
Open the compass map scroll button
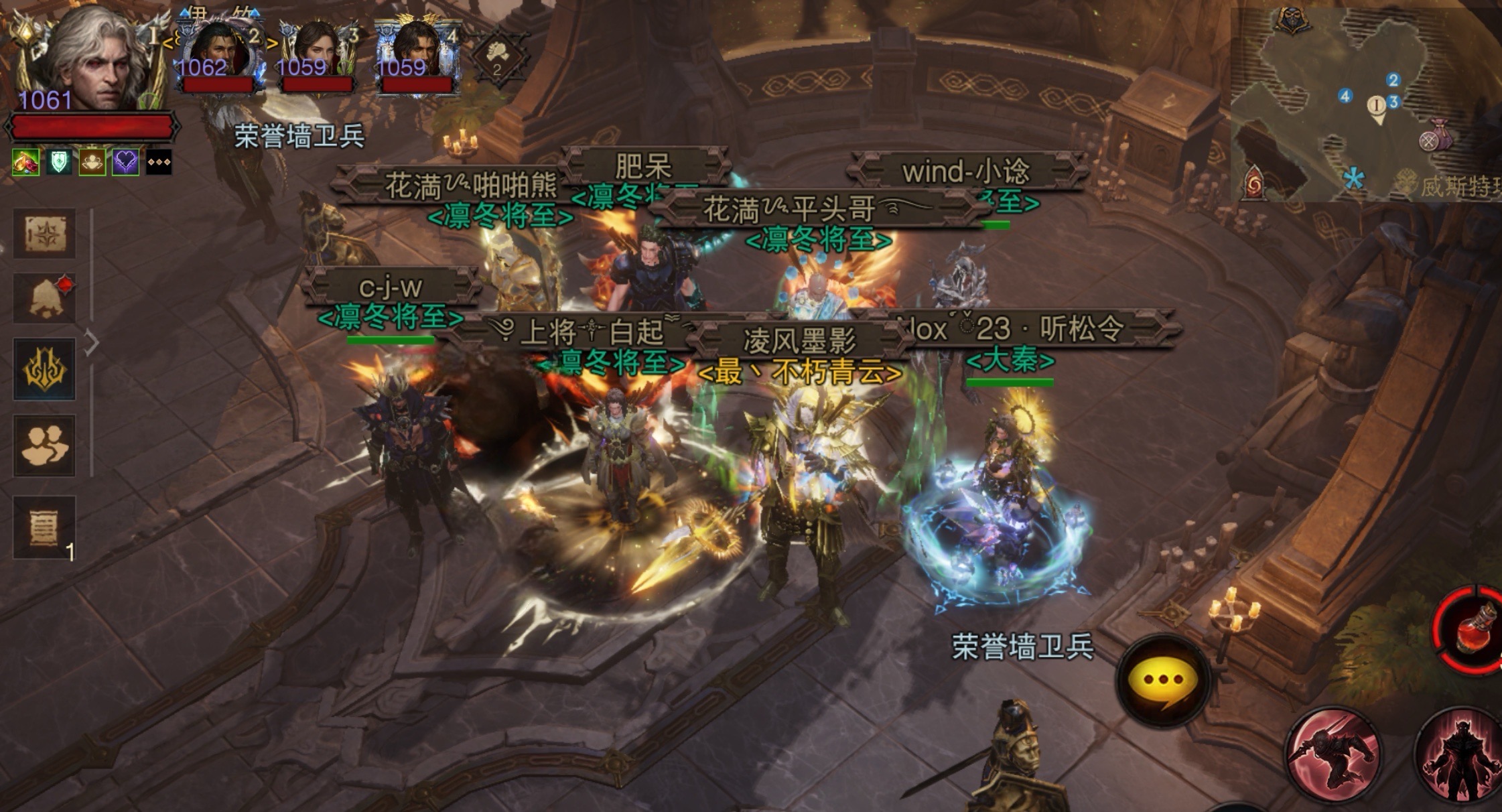(x=45, y=234)
